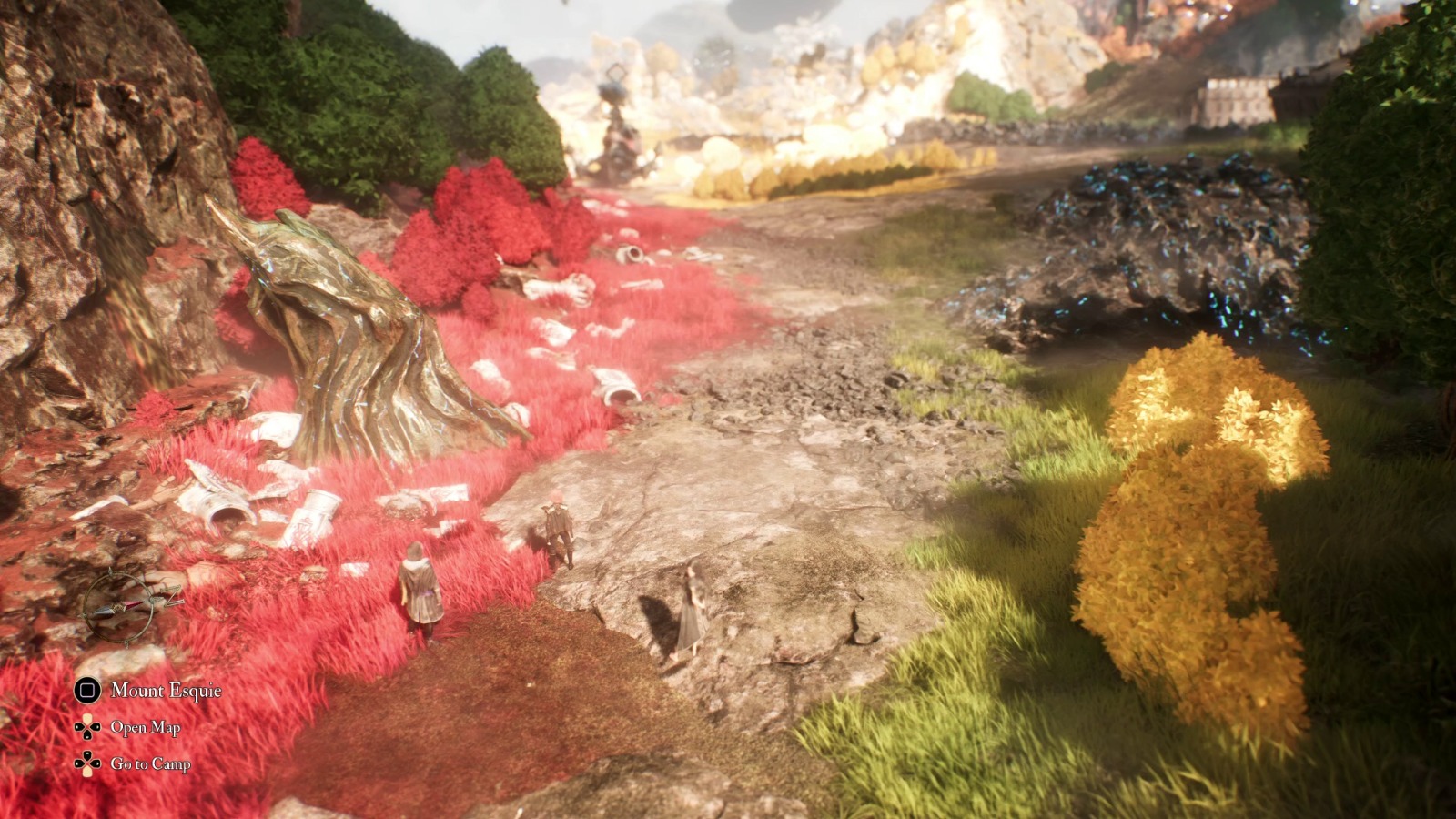
Task: Activate Mount Esquie action
Action: click(166, 691)
